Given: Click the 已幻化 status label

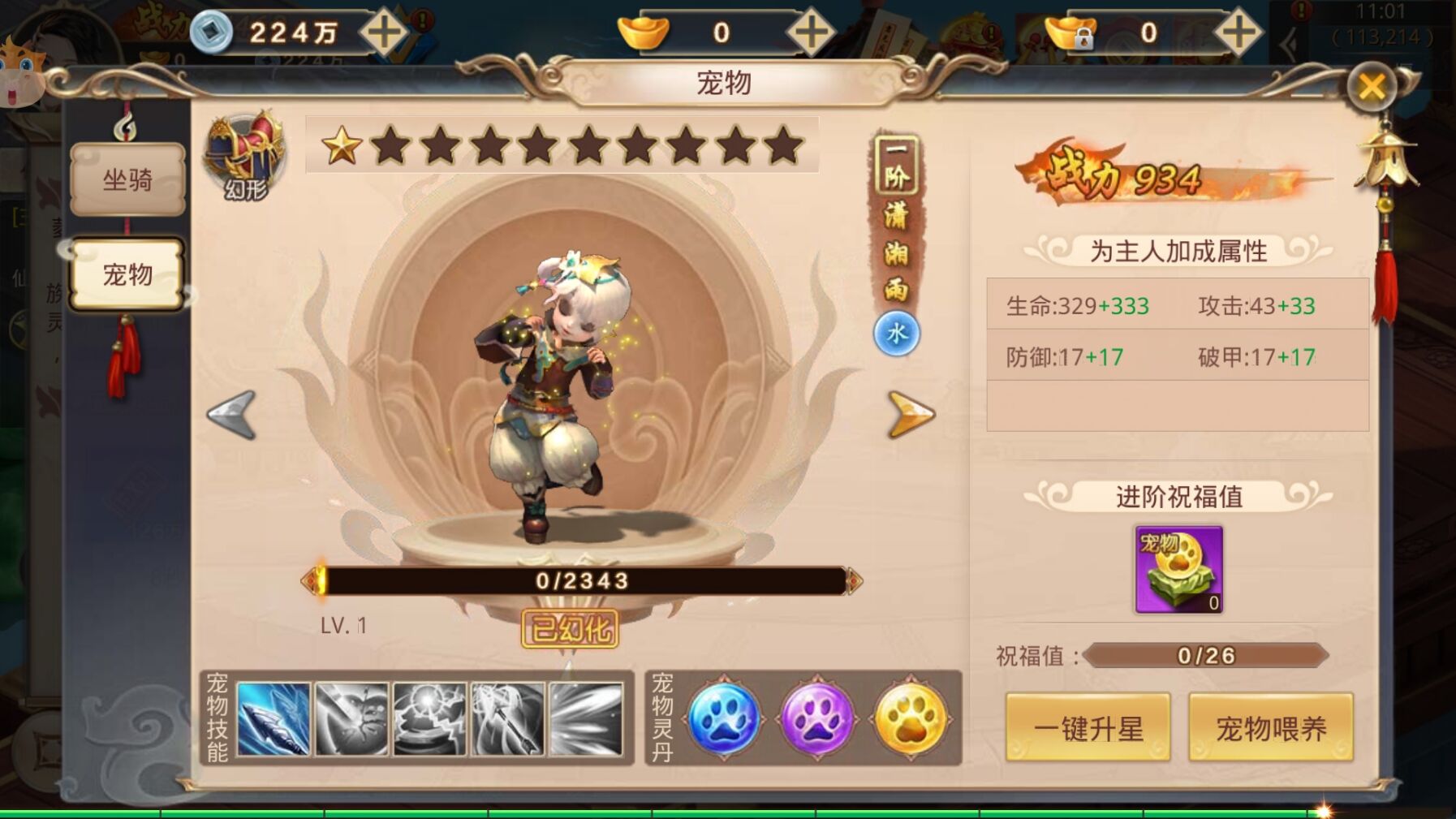Looking at the screenshot, I should point(566,627).
